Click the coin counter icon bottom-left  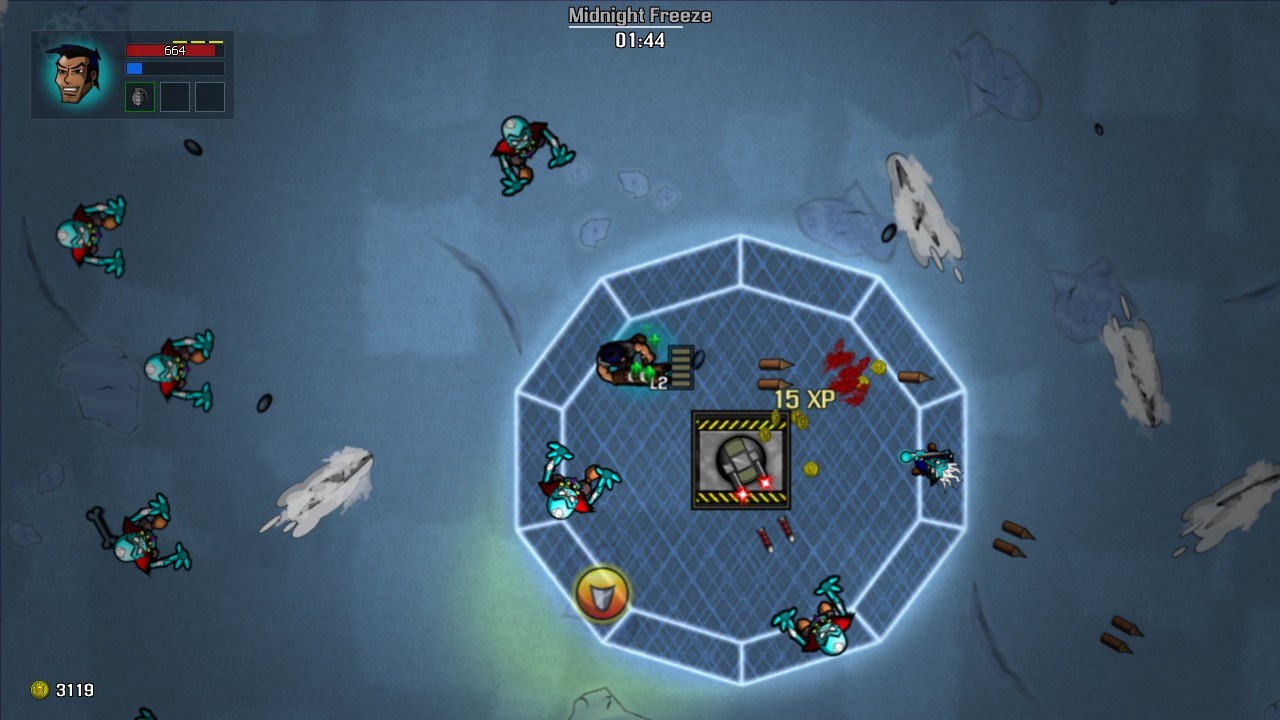click(39, 690)
